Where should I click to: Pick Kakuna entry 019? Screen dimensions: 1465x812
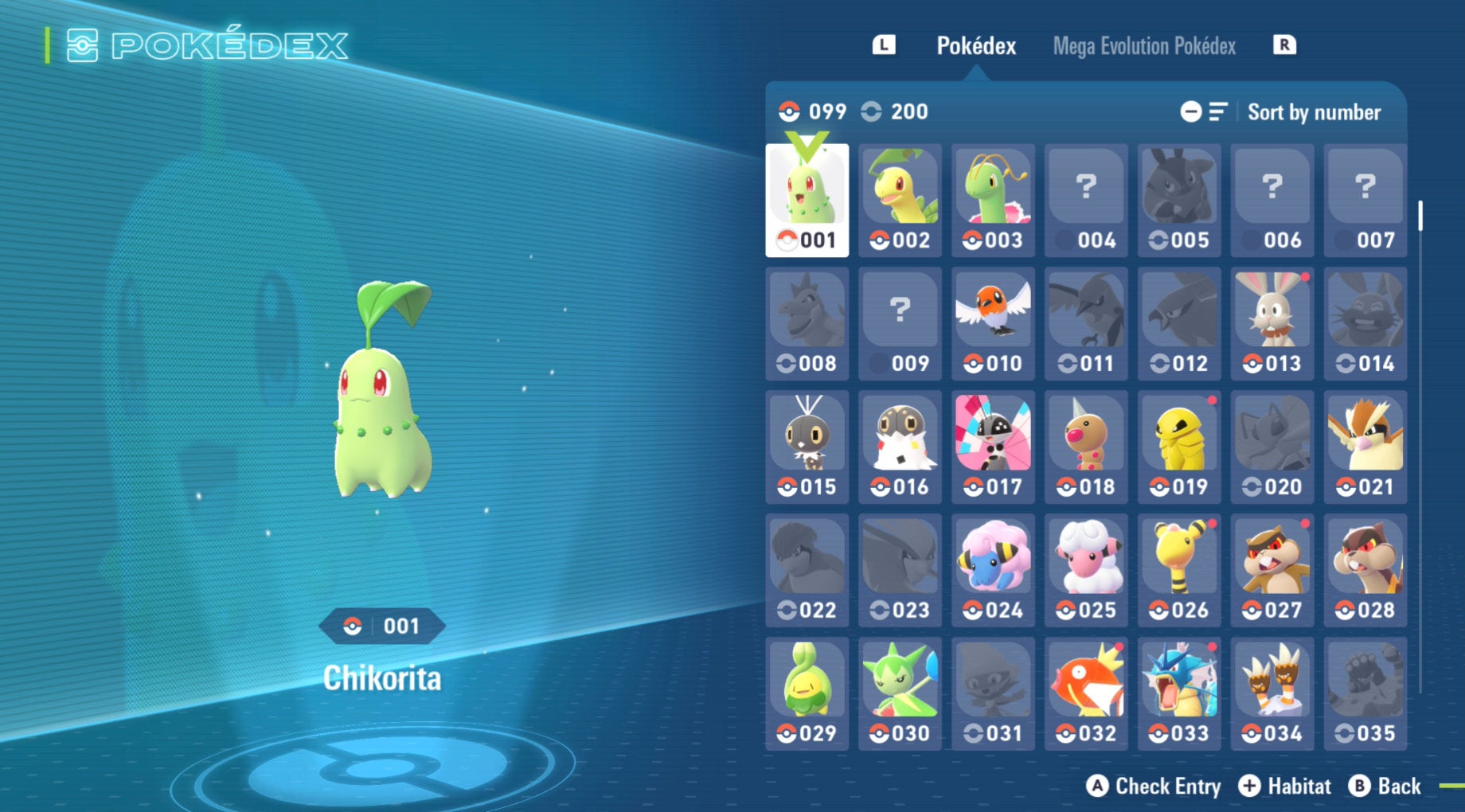pos(1179,447)
